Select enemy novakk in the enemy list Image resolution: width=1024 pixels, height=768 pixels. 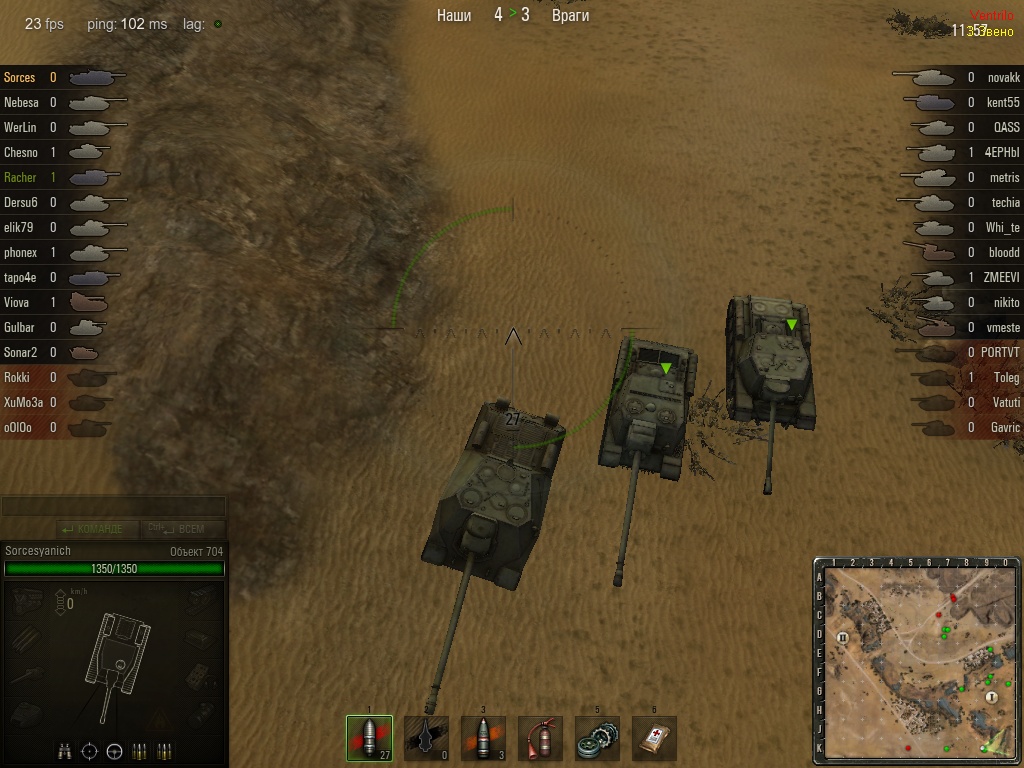click(1003, 78)
